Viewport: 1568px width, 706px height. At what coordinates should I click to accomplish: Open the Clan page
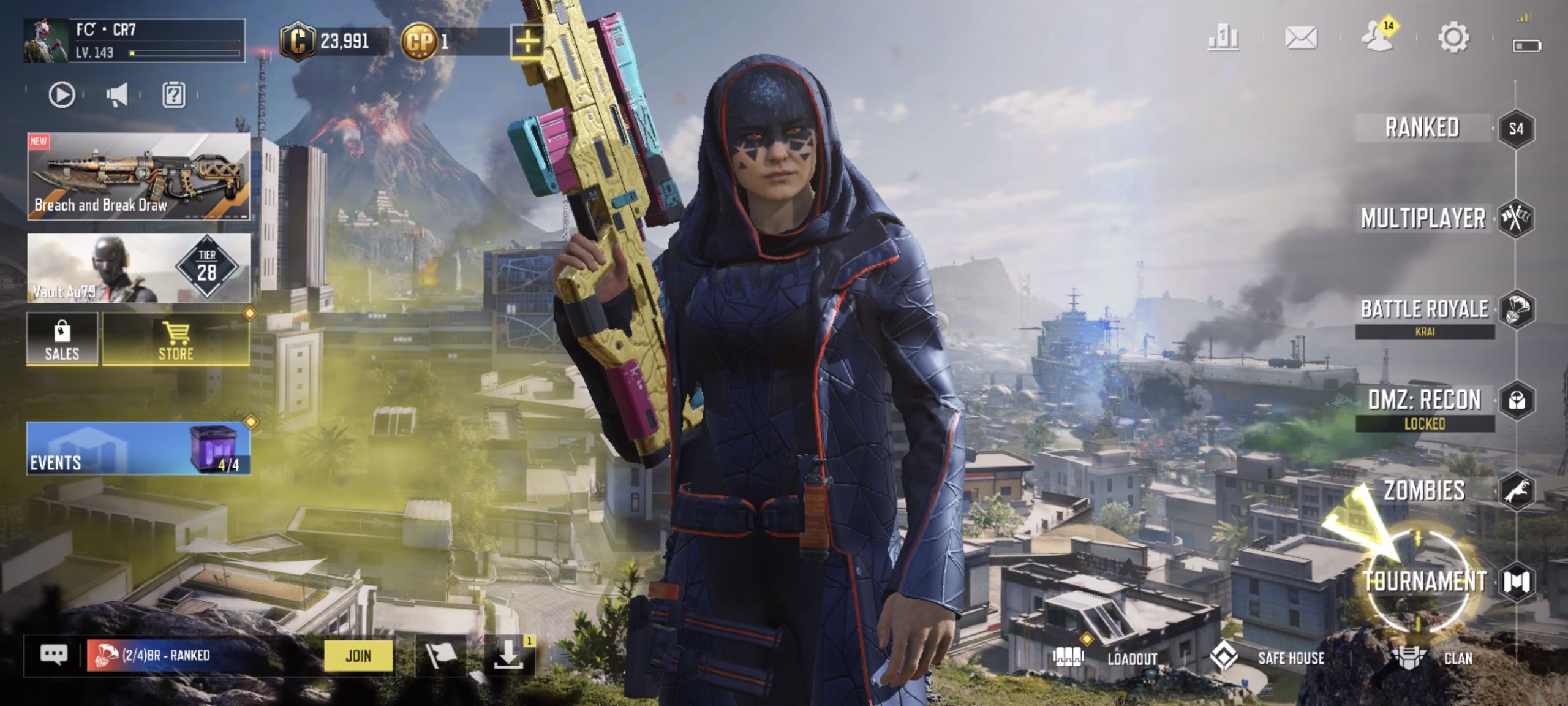click(1433, 658)
